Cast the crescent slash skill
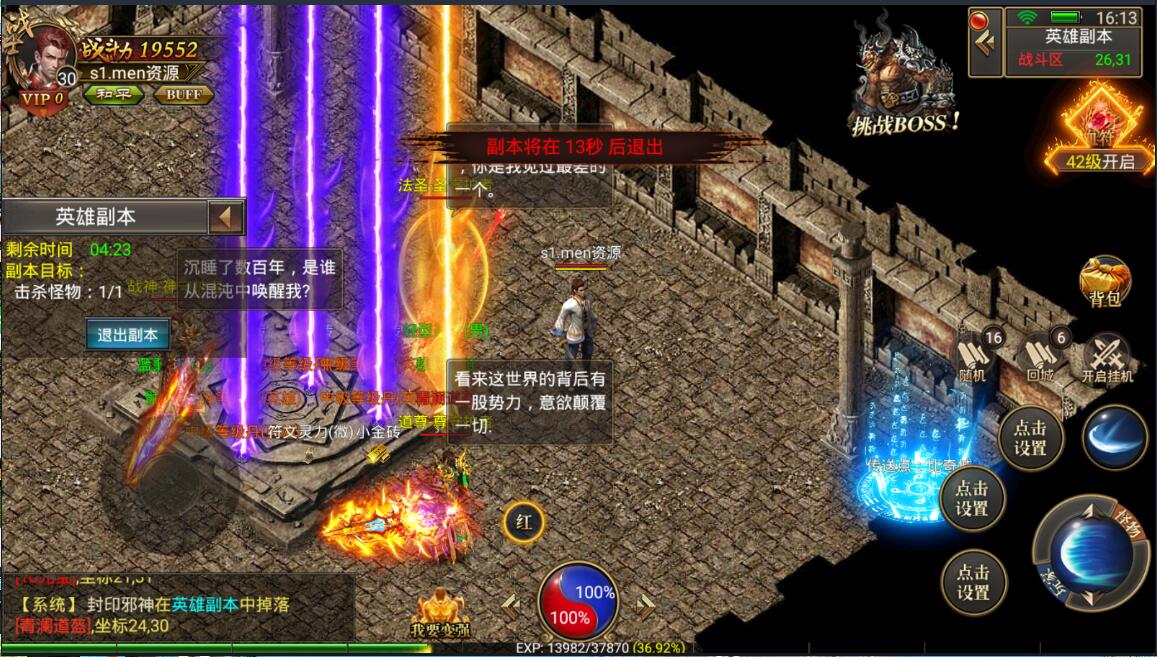This screenshot has height=657, width=1157. [x=1113, y=437]
